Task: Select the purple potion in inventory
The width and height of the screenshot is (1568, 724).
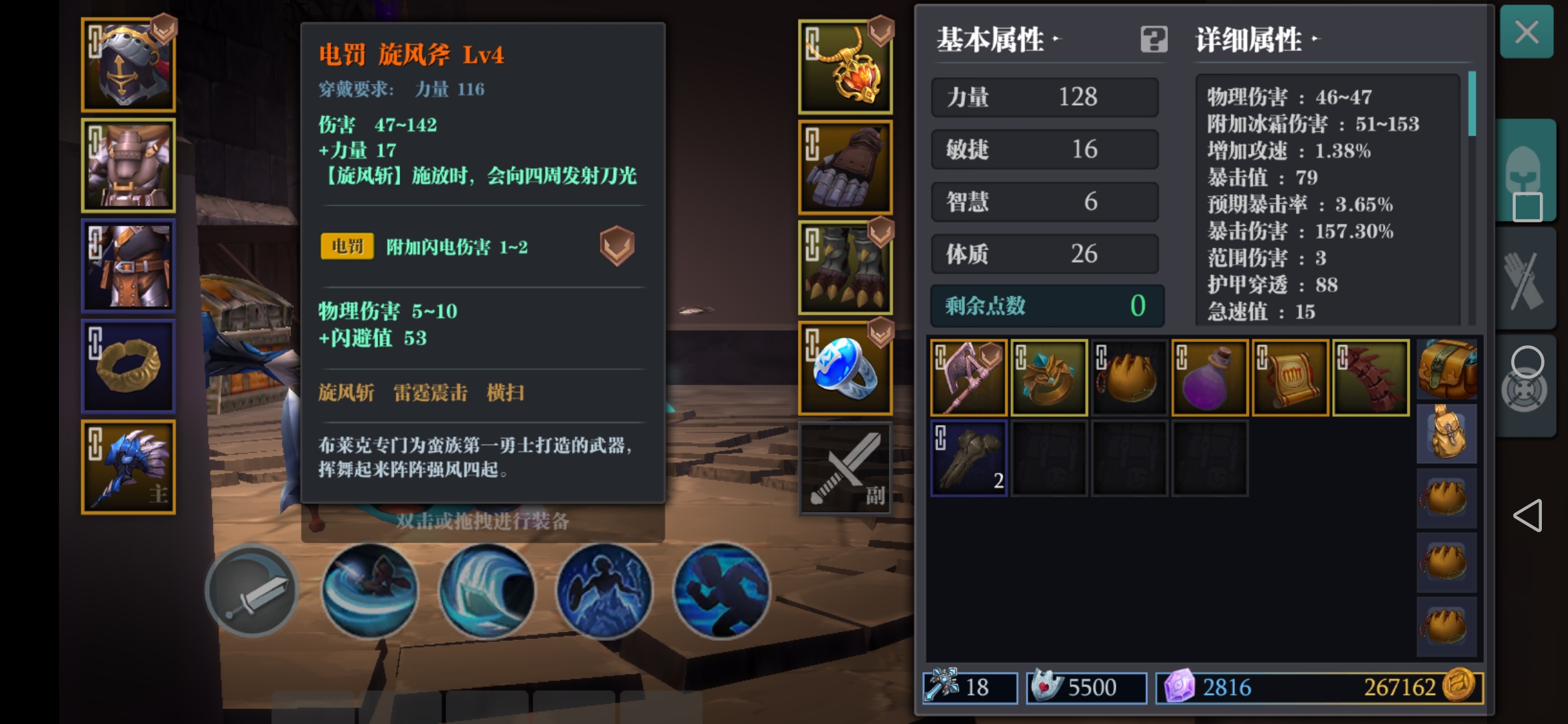Action: click(1210, 377)
